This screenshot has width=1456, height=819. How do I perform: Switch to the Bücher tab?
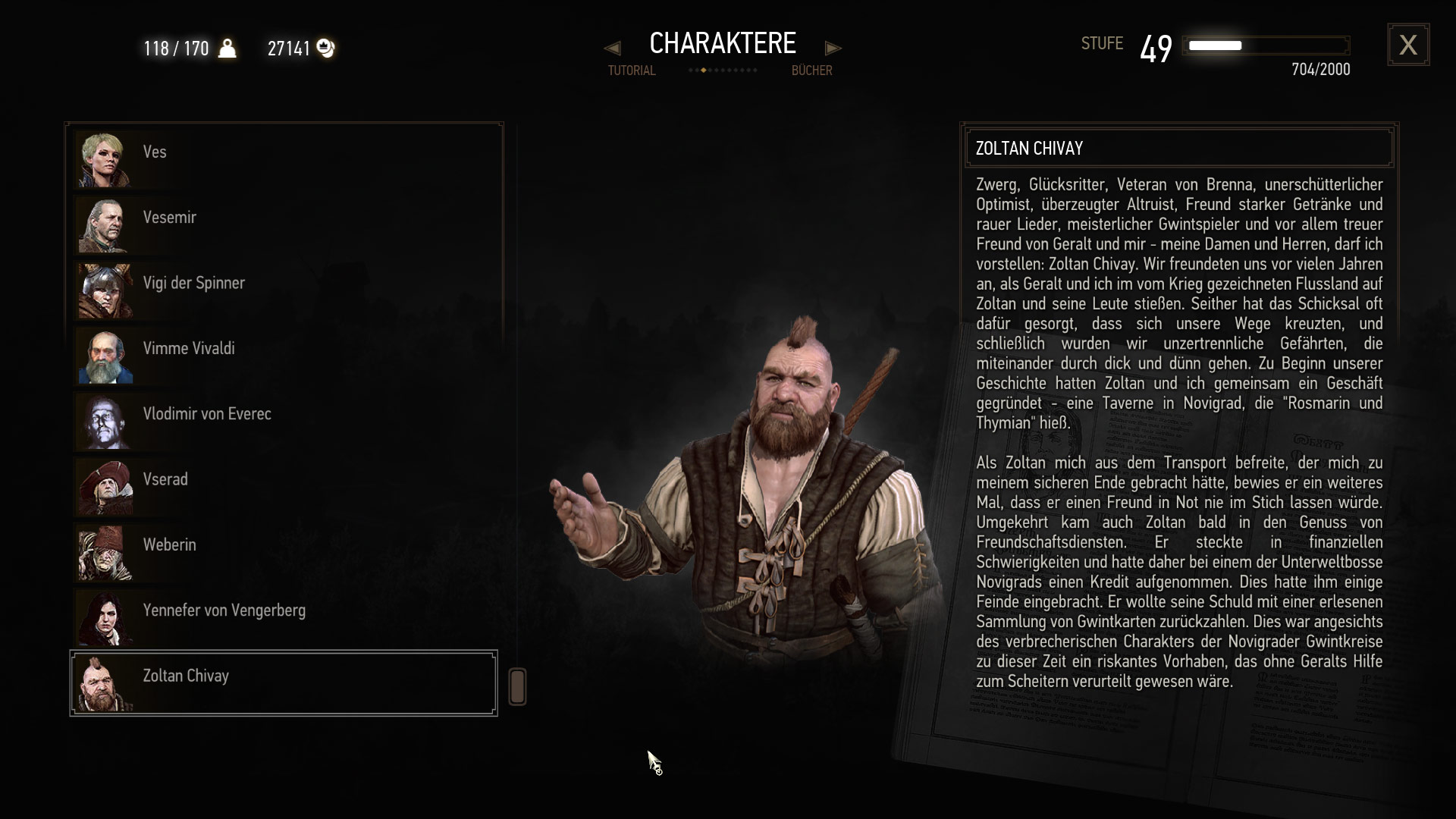811,71
